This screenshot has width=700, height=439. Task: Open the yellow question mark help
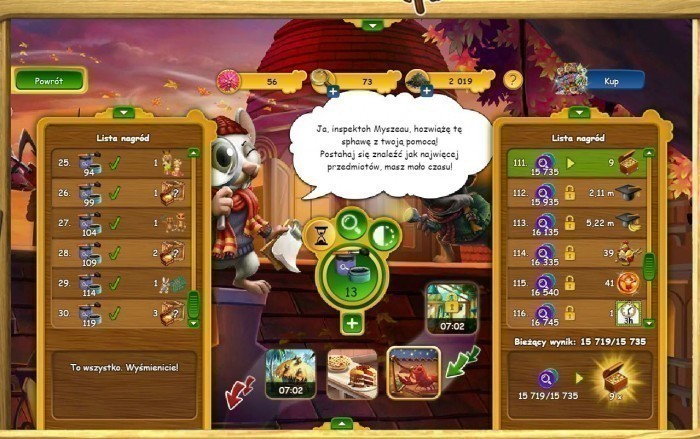tap(513, 79)
